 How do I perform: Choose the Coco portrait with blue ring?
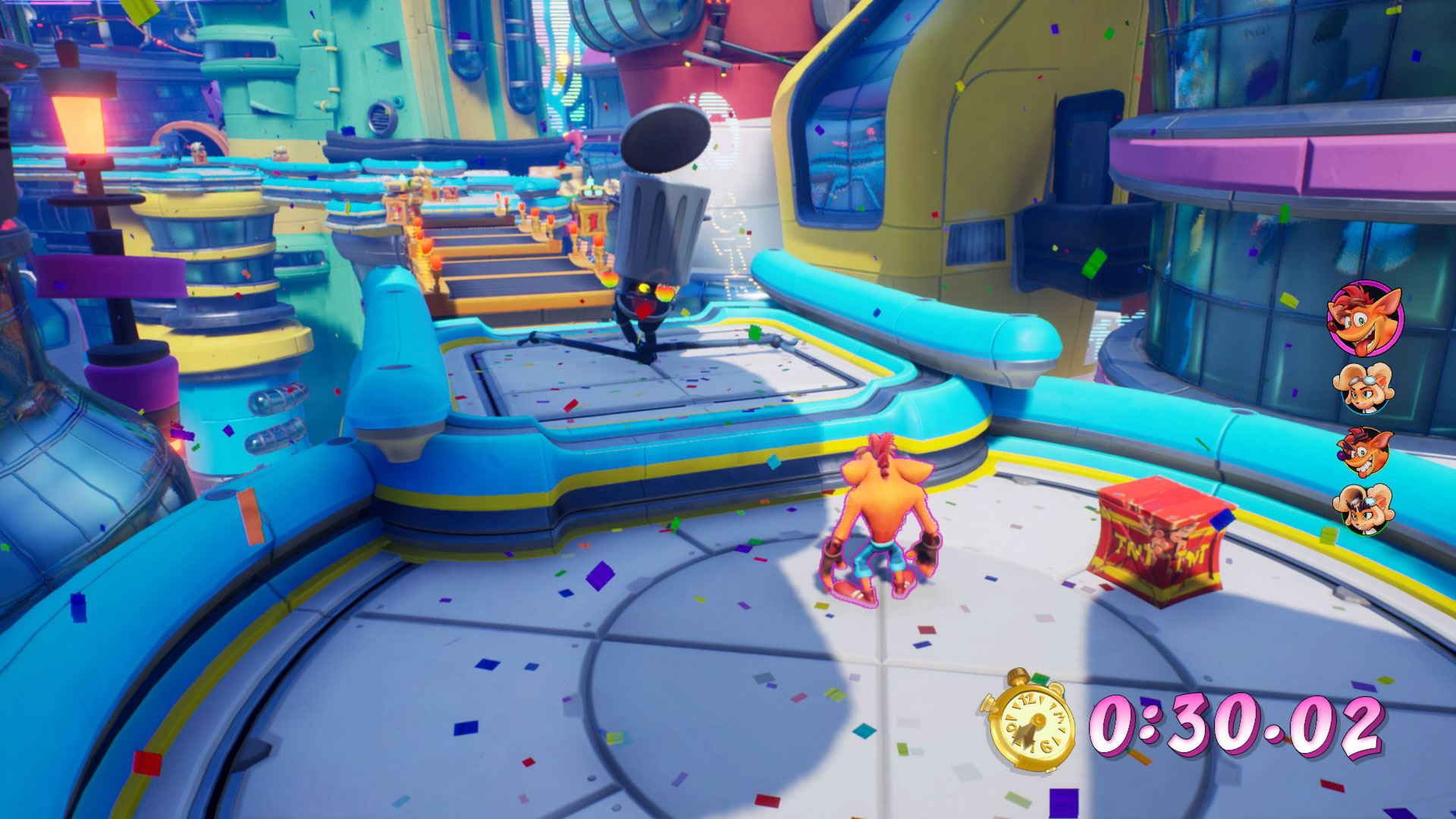coord(1364,387)
